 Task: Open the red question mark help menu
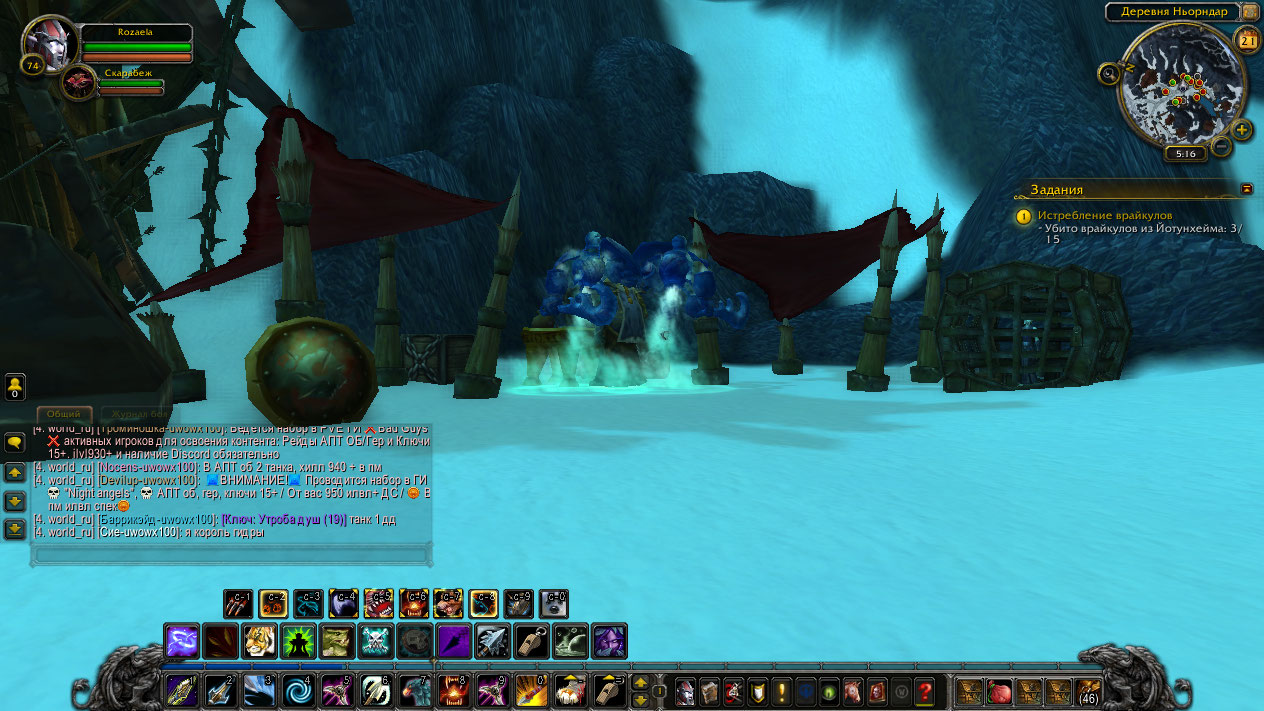pos(925,691)
